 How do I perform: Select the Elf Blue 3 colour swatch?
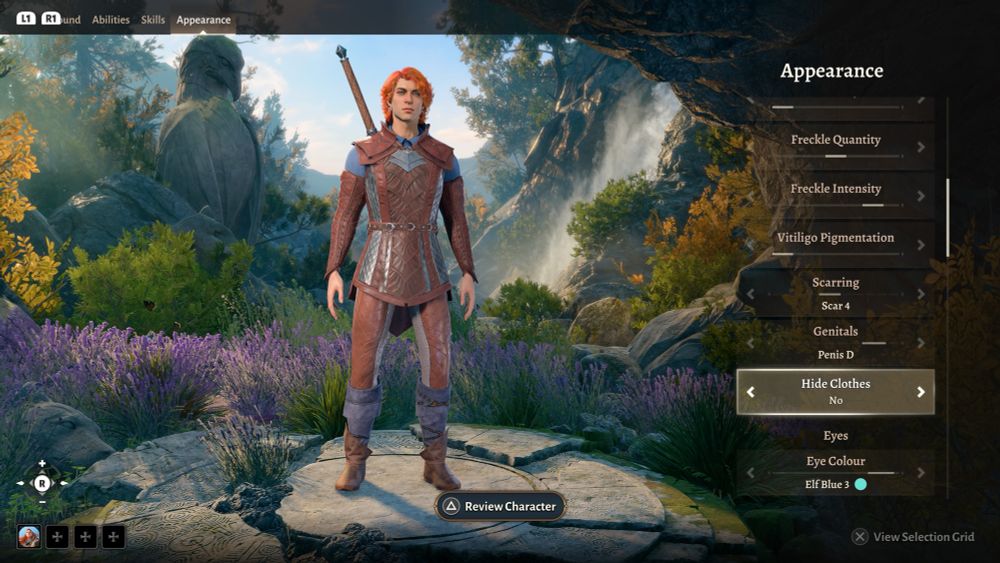pyautogui.click(x=860, y=485)
